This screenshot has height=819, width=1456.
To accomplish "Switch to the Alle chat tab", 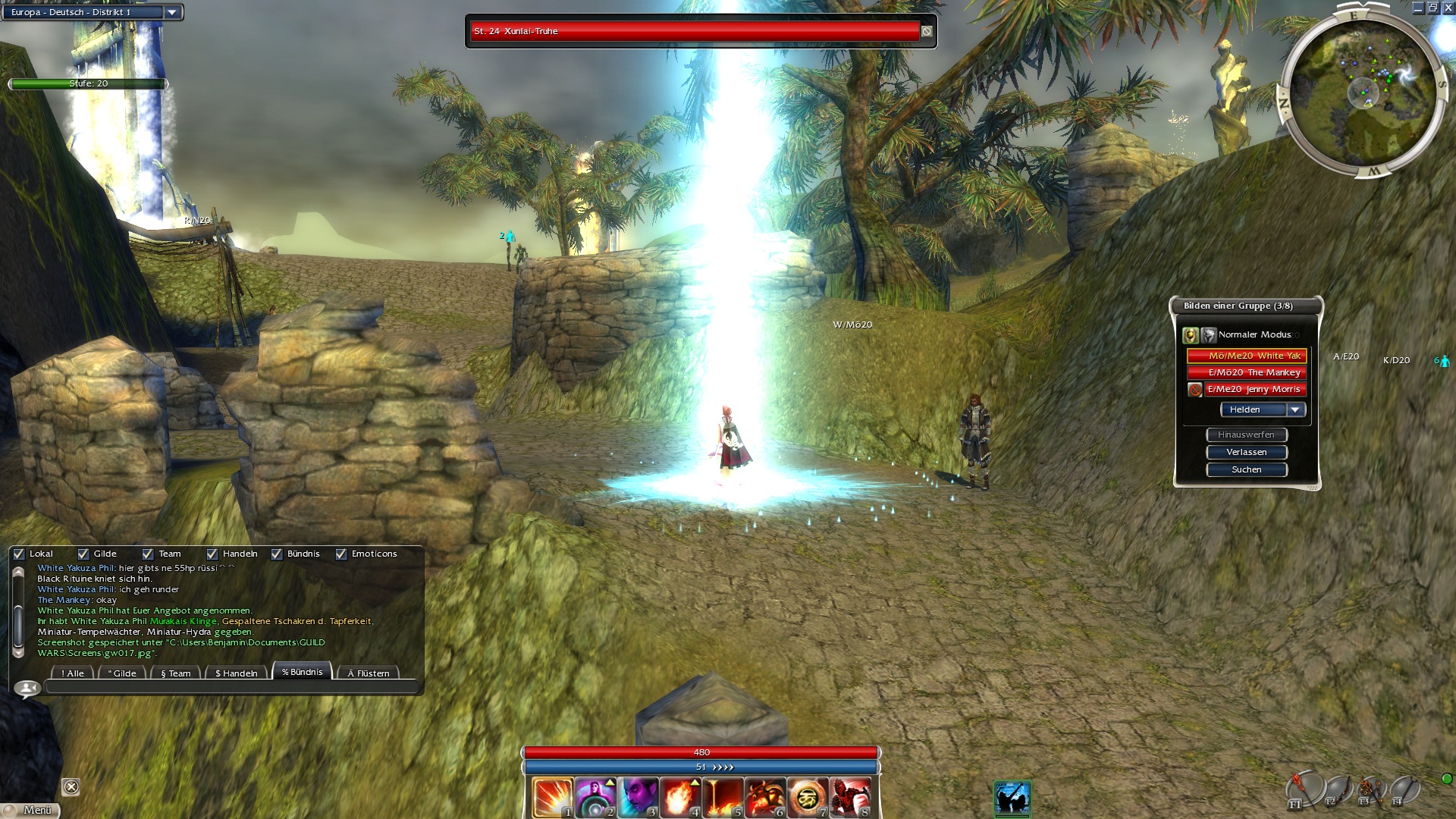I will [x=73, y=673].
